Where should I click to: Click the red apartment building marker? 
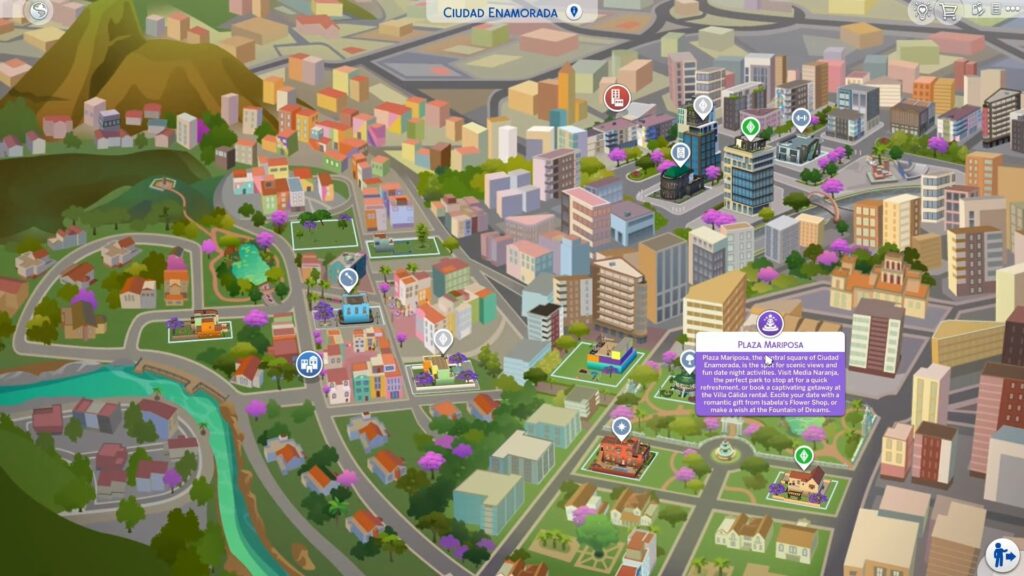(x=616, y=98)
